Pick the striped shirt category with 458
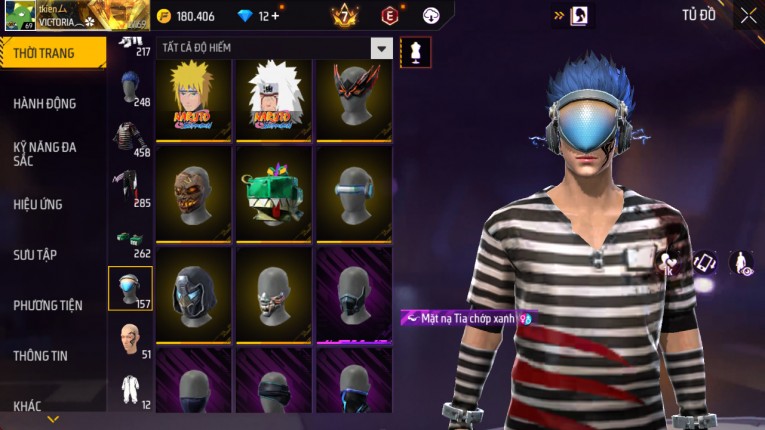 click(x=129, y=140)
